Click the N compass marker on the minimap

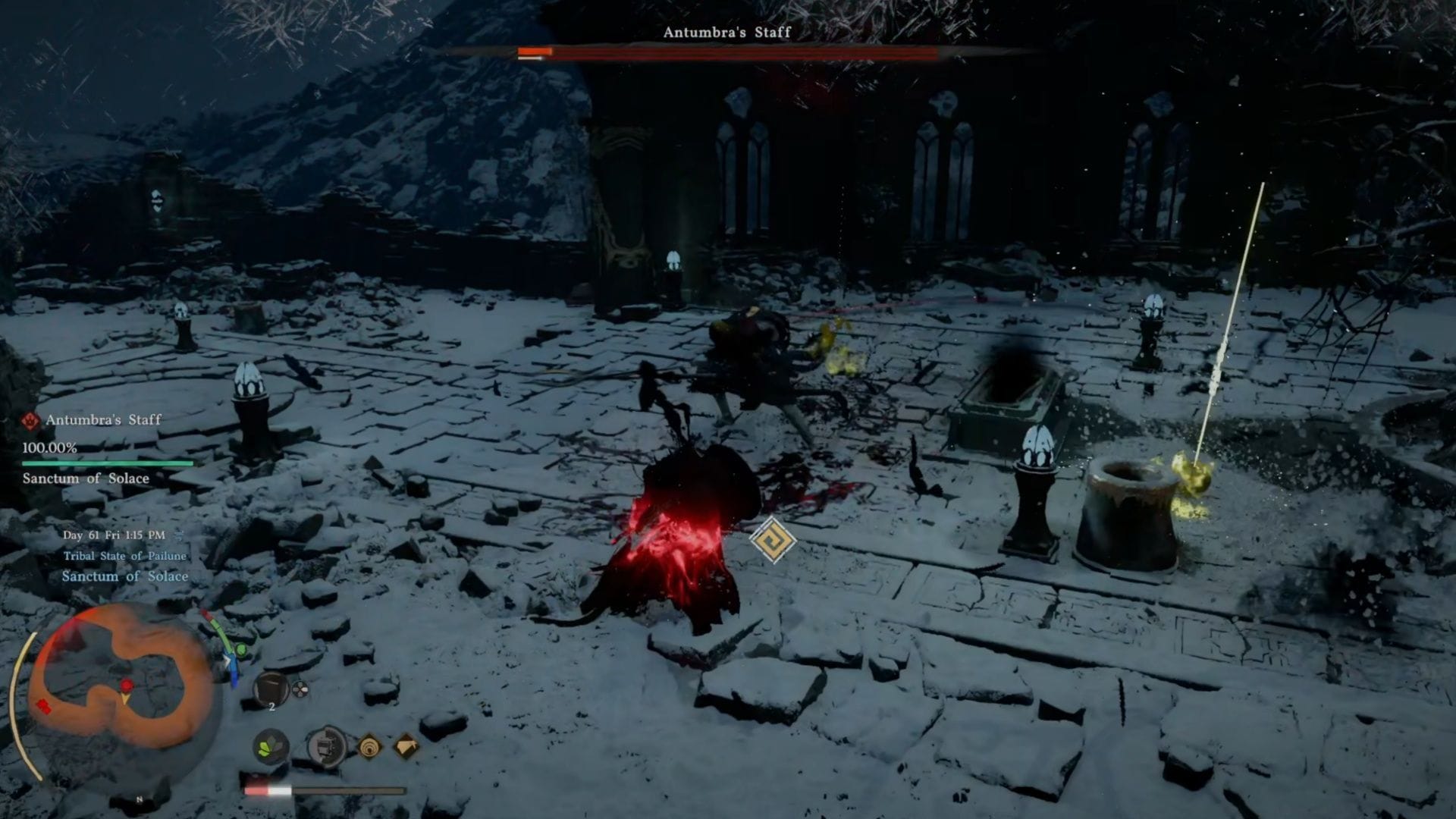click(139, 797)
